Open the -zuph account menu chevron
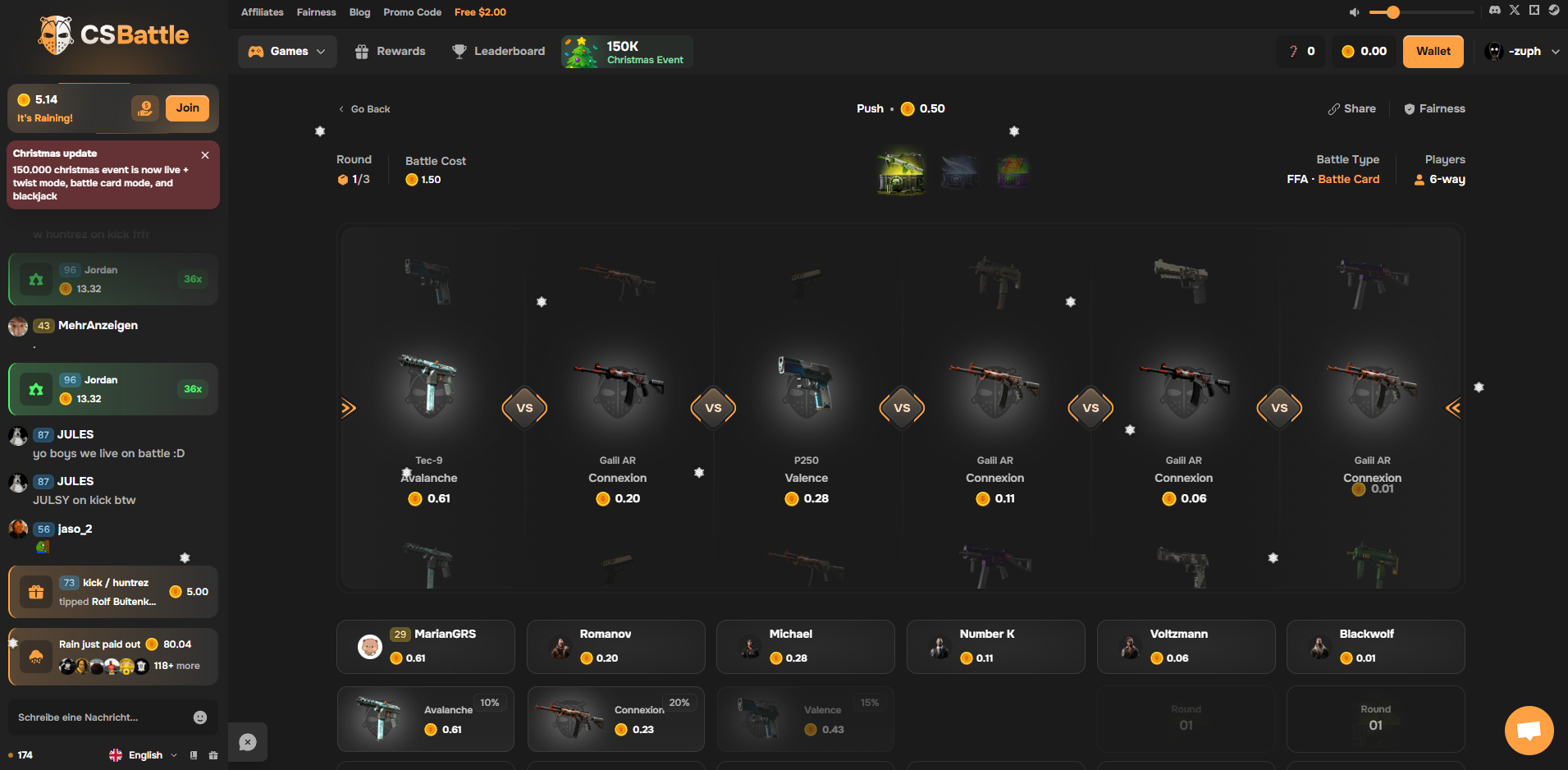This screenshot has height=770, width=1568. point(1556,51)
